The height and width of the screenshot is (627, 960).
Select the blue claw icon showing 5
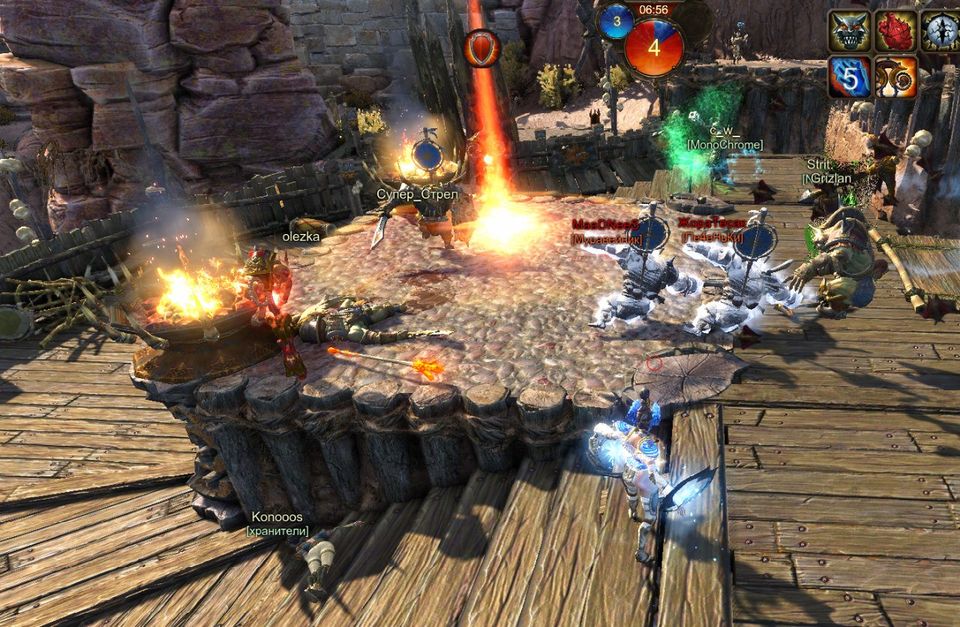(849, 77)
